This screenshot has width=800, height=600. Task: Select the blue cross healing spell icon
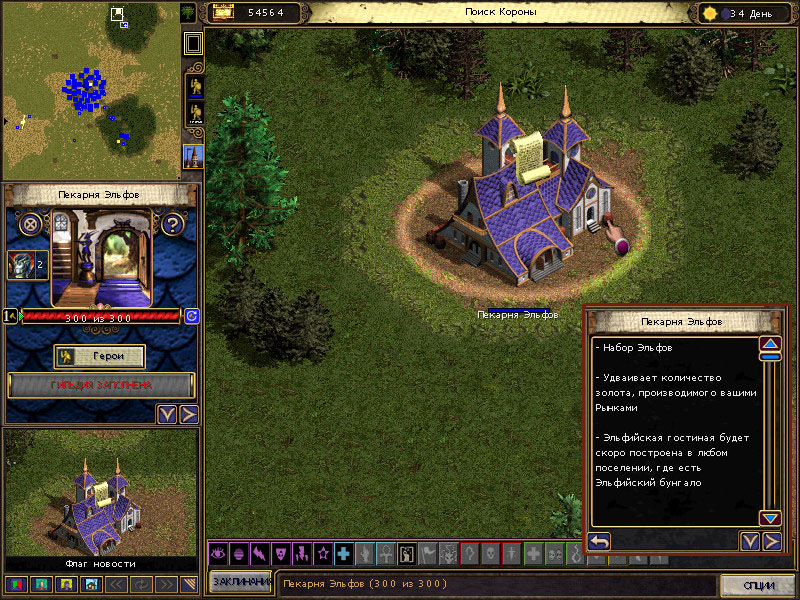pyautogui.click(x=343, y=553)
